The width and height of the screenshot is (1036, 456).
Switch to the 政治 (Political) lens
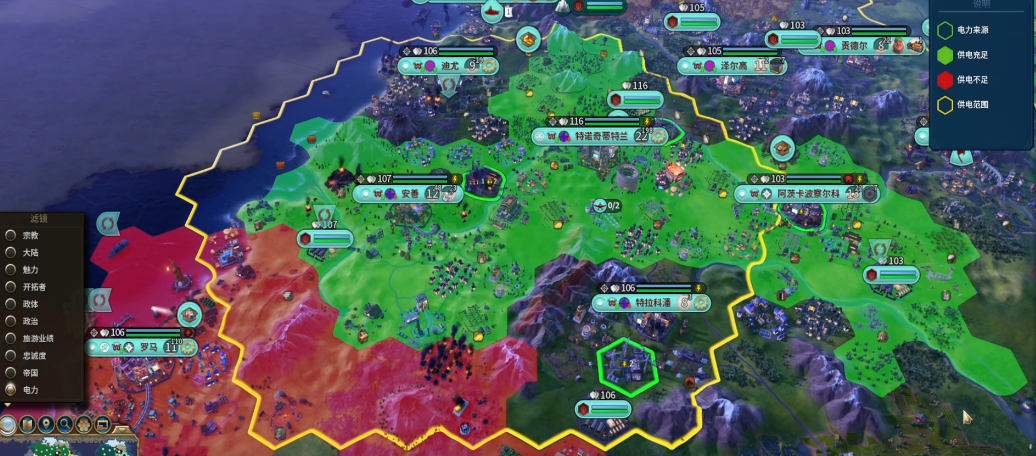coord(12,321)
